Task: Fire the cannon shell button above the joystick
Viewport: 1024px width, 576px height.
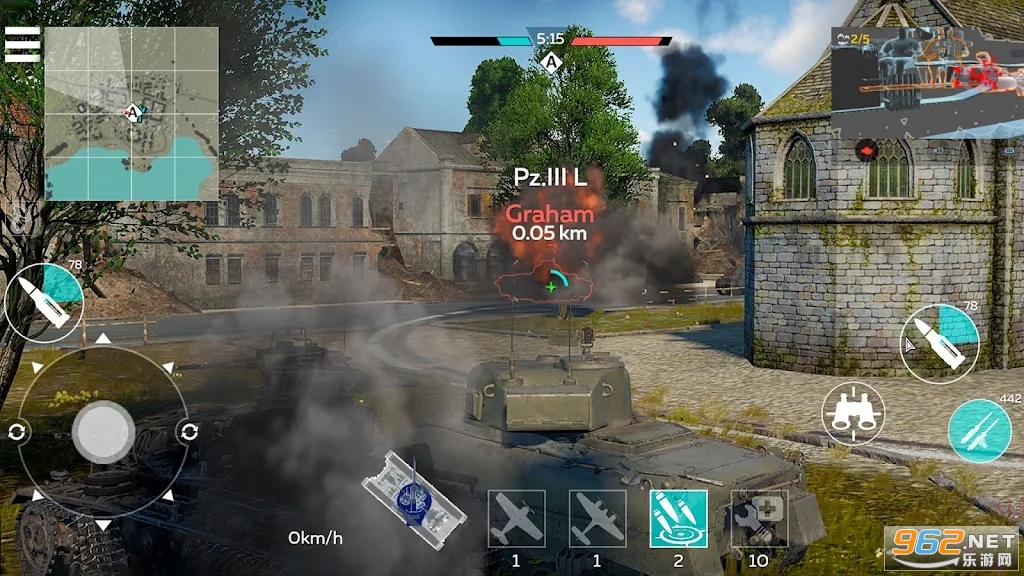Action: point(44,303)
